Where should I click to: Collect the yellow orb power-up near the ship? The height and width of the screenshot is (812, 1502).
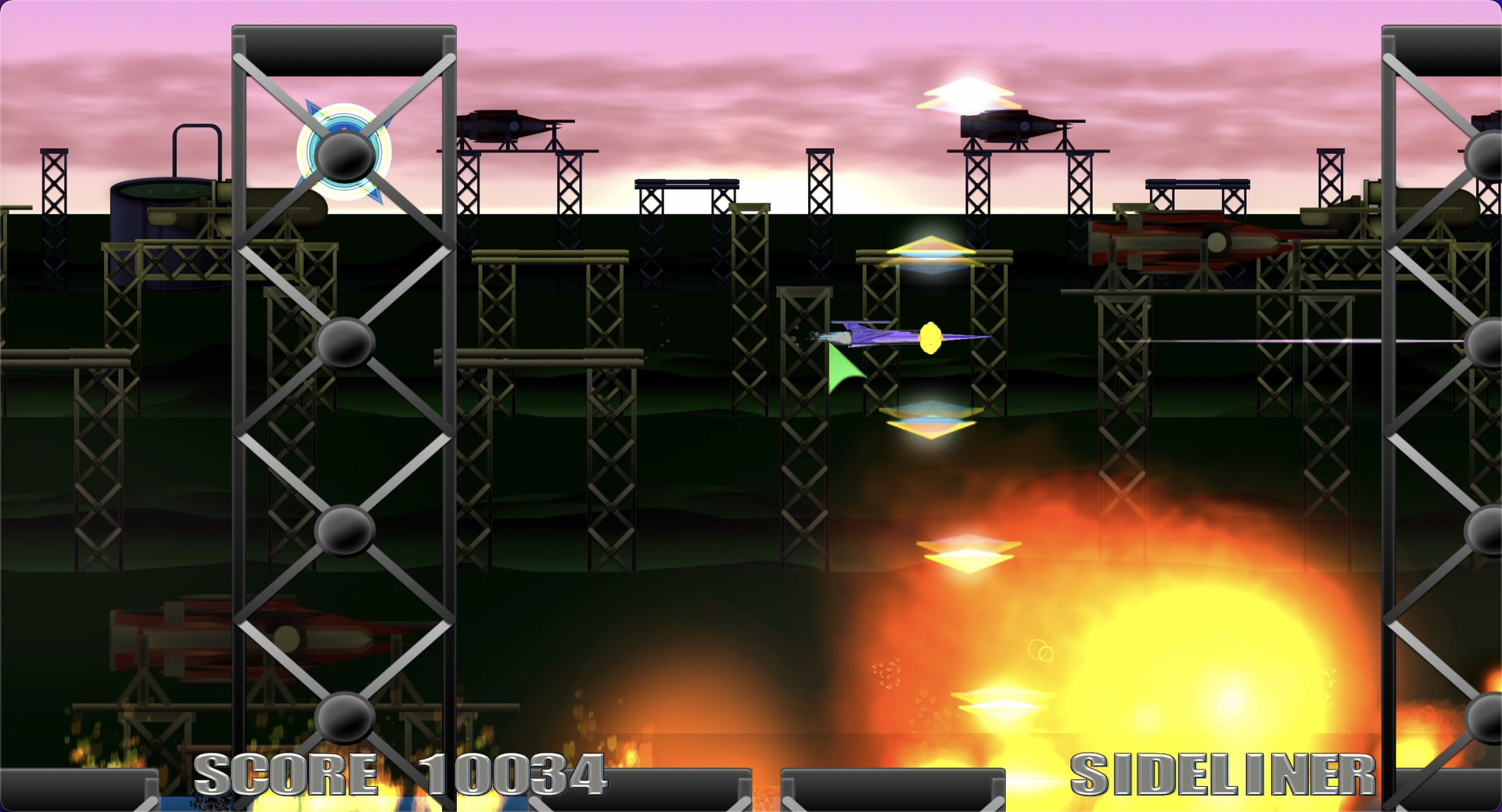[x=930, y=336]
